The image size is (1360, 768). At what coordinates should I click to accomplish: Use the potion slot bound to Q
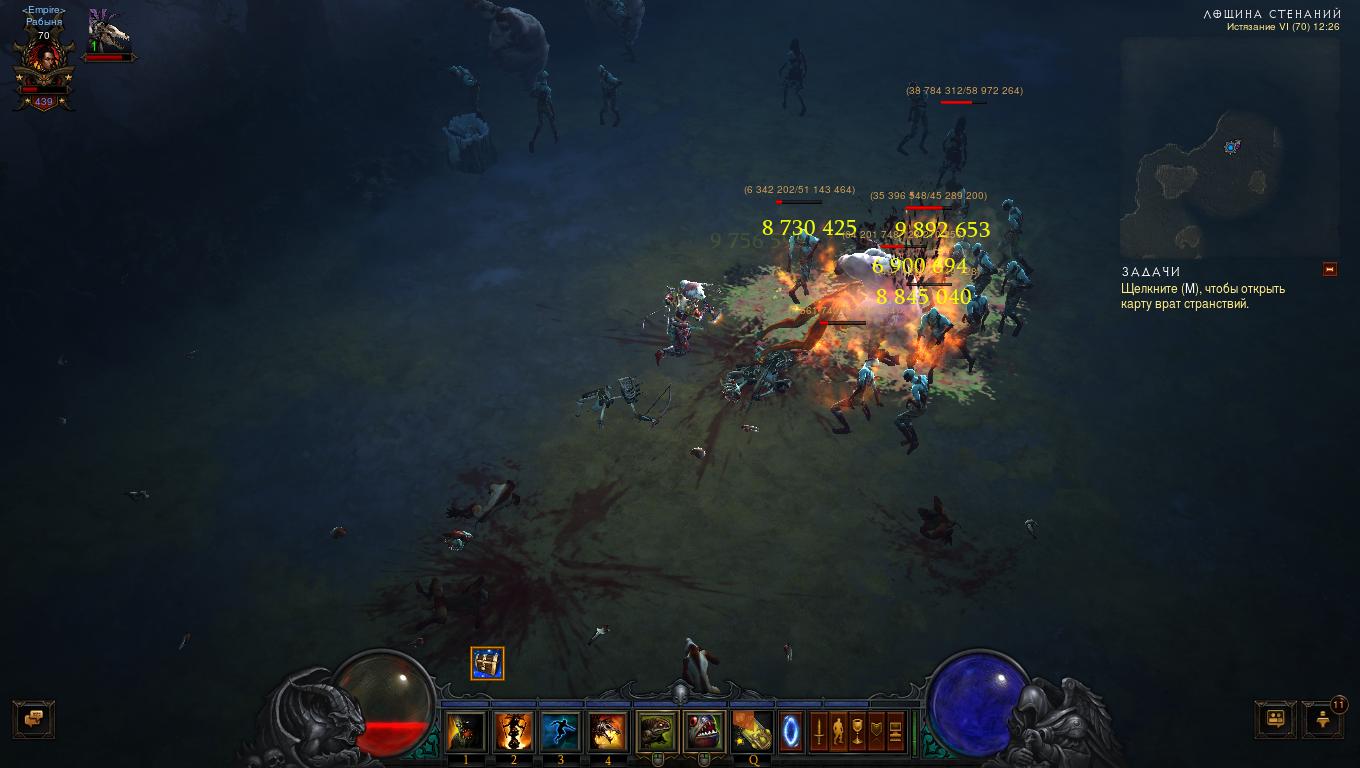[752, 732]
